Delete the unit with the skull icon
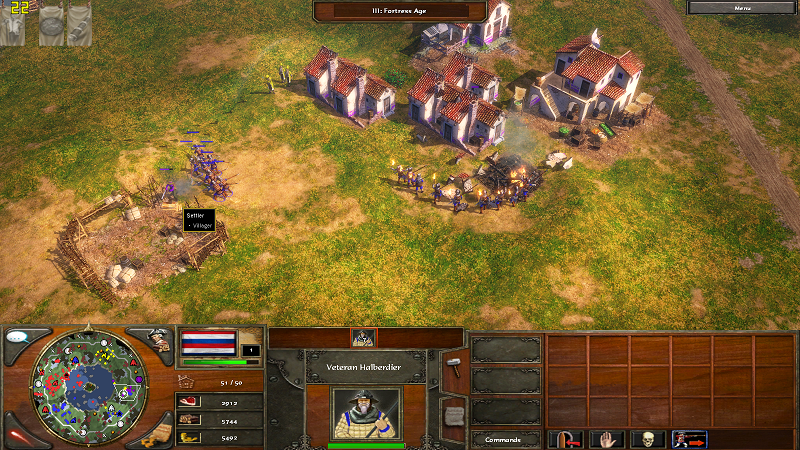Image resolution: width=800 pixels, height=450 pixels. pos(649,439)
